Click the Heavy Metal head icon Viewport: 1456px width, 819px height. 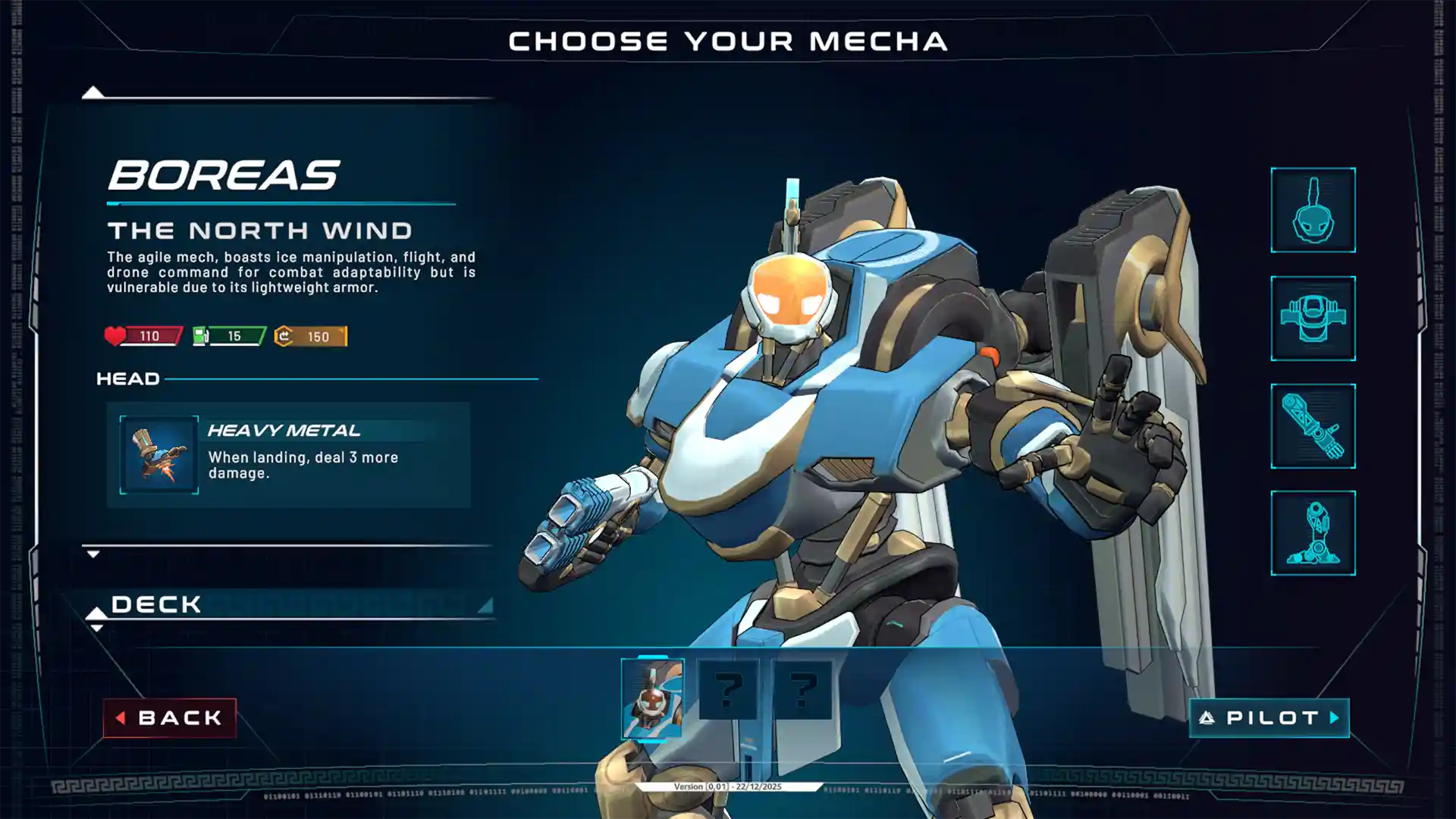tap(158, 454)
